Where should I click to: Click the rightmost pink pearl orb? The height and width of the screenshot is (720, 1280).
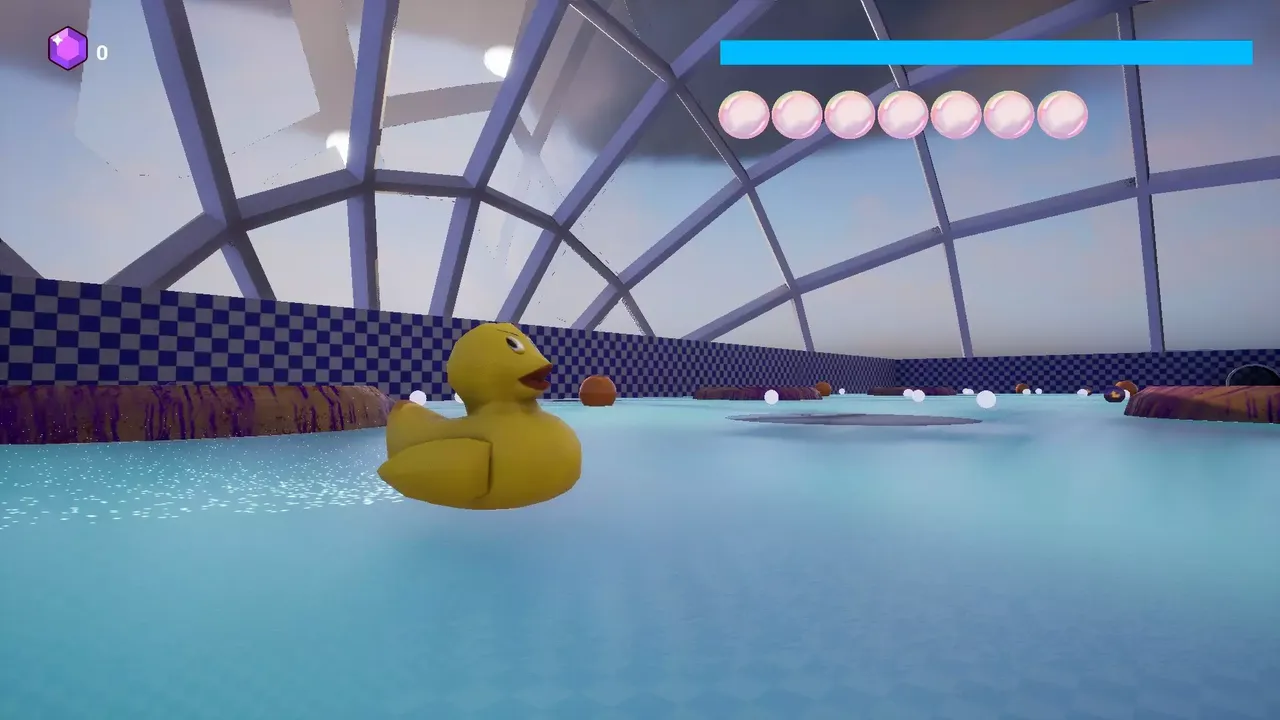tap(1062, 114)
